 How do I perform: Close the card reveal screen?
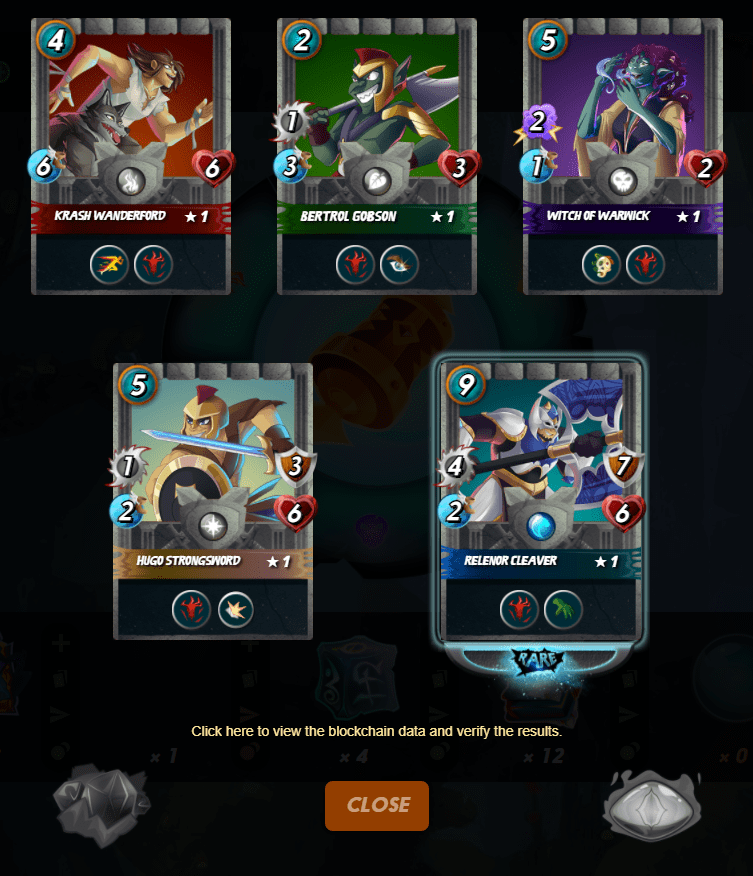click(377, 805)
